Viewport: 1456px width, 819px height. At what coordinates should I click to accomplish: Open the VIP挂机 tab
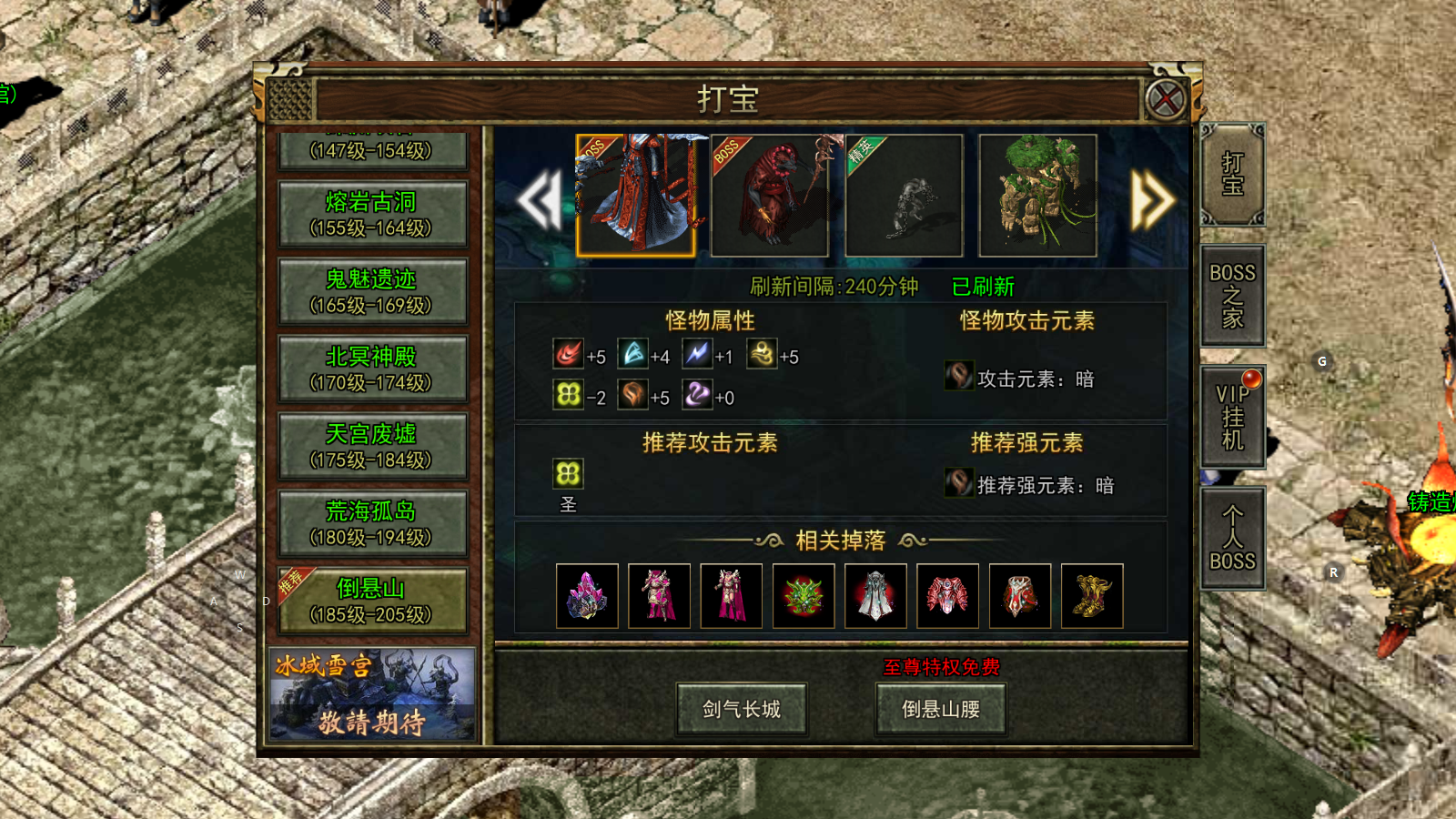tap(1232, 417)
